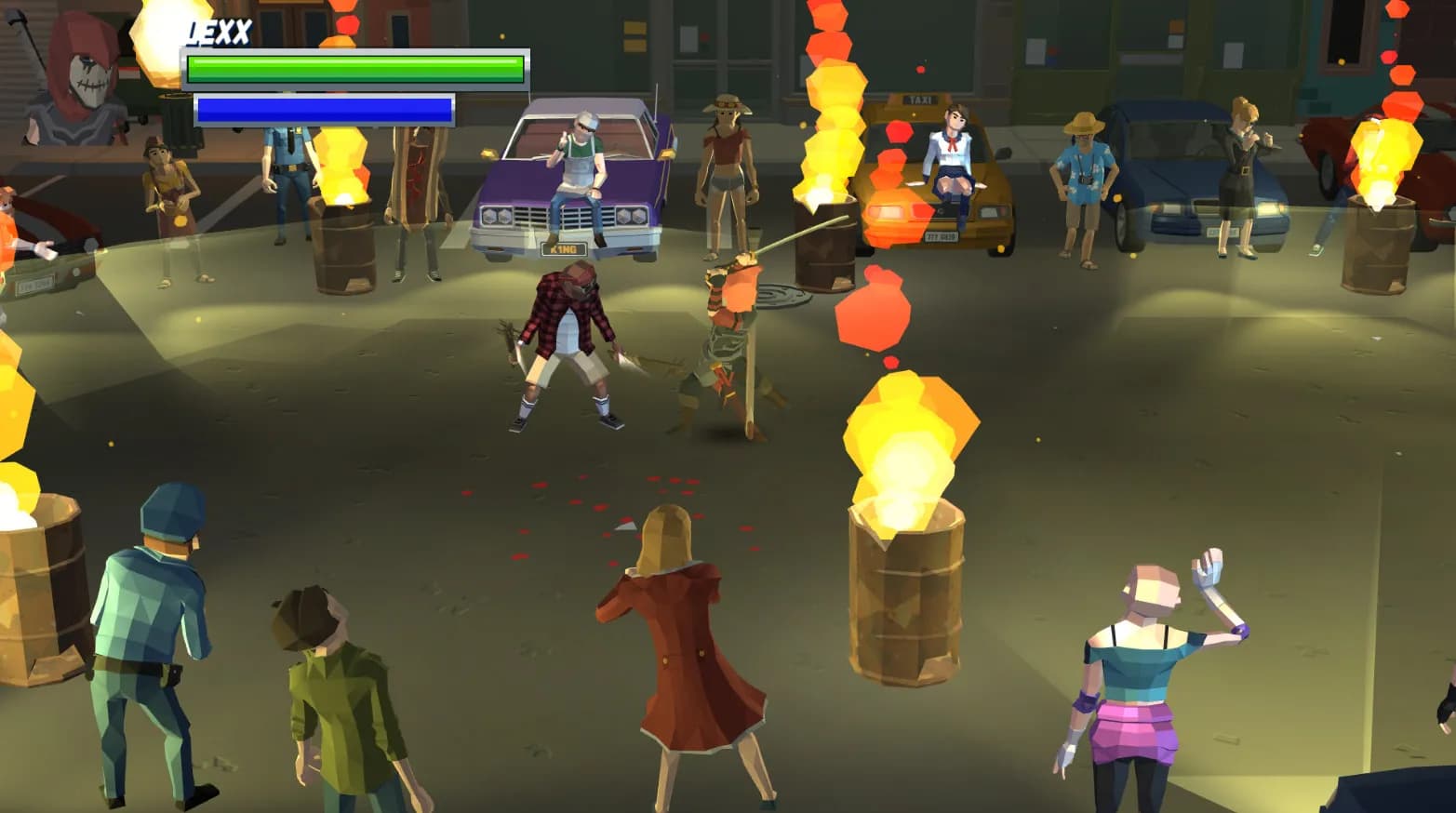Image resolution: width=1456 pixels, height=813 pixels.
Task: Select the manhole cover behind the fighter
Action: tap(783, 293)
